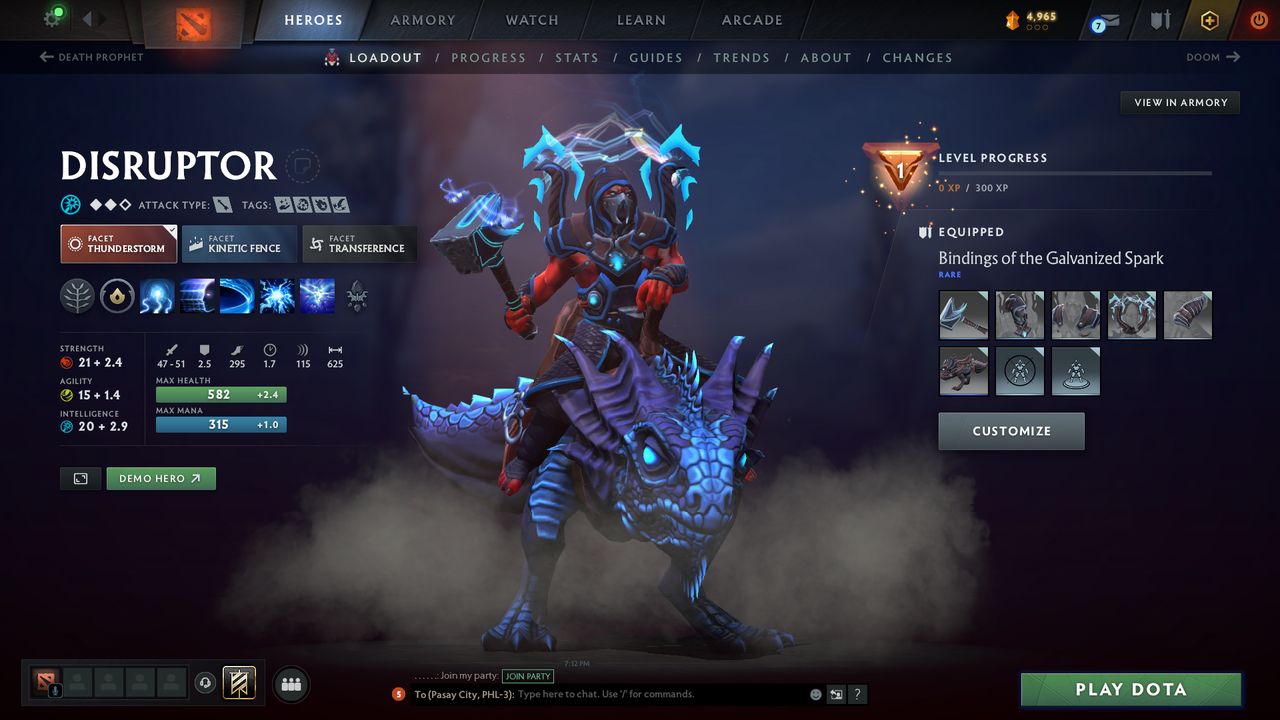Select the Thunderstorm facet
The image size is (1280, 720).
[118, 243]
